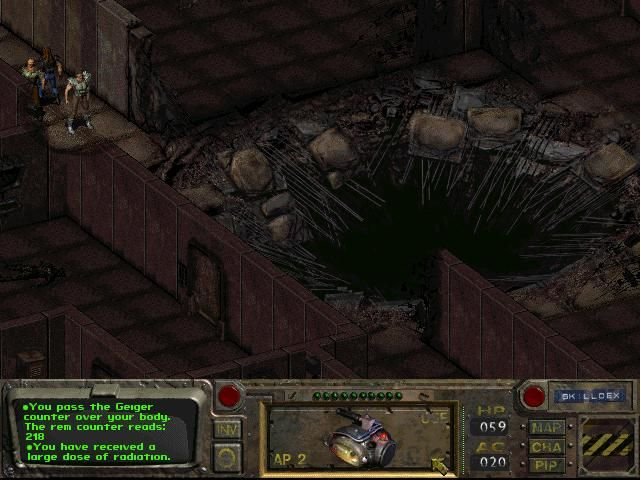
Task: Open the inventory with the INV button
Action: (228, 429)
